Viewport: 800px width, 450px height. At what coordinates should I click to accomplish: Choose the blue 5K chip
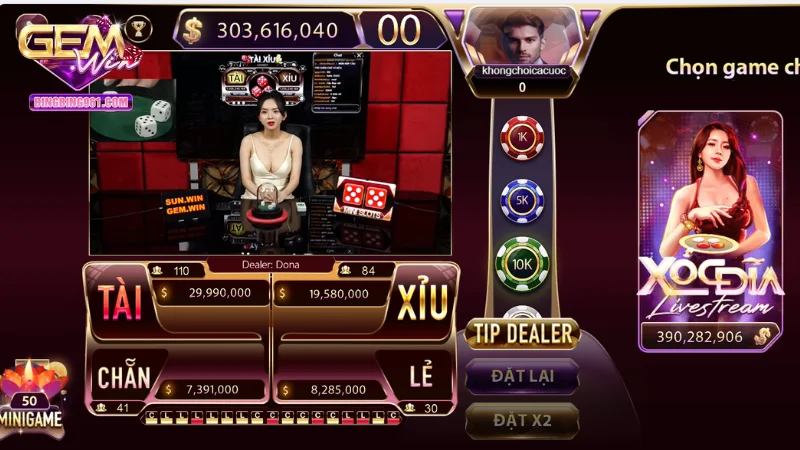click(521, 200)
